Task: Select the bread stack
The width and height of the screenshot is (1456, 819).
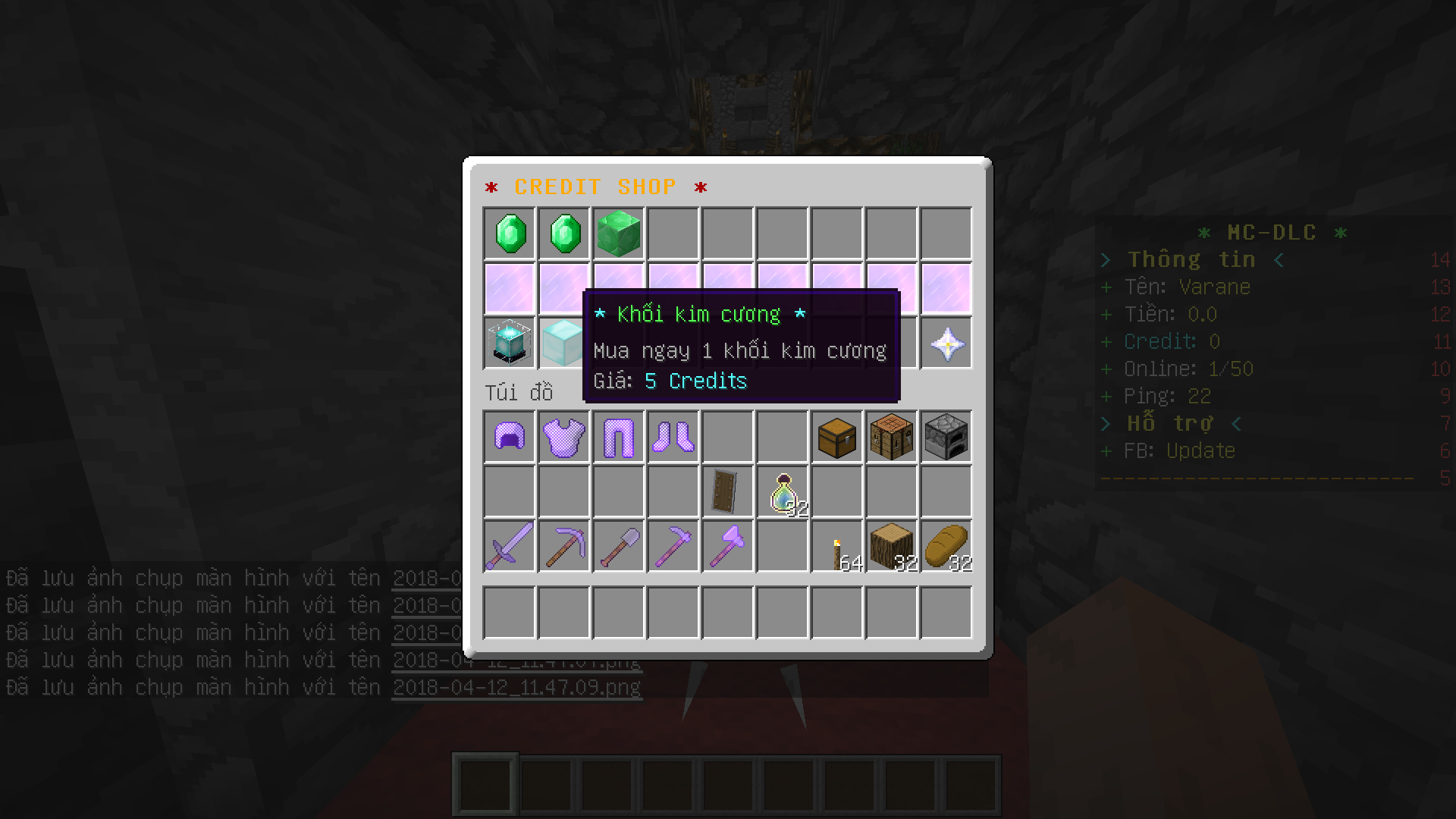Action: coord(946,546)
